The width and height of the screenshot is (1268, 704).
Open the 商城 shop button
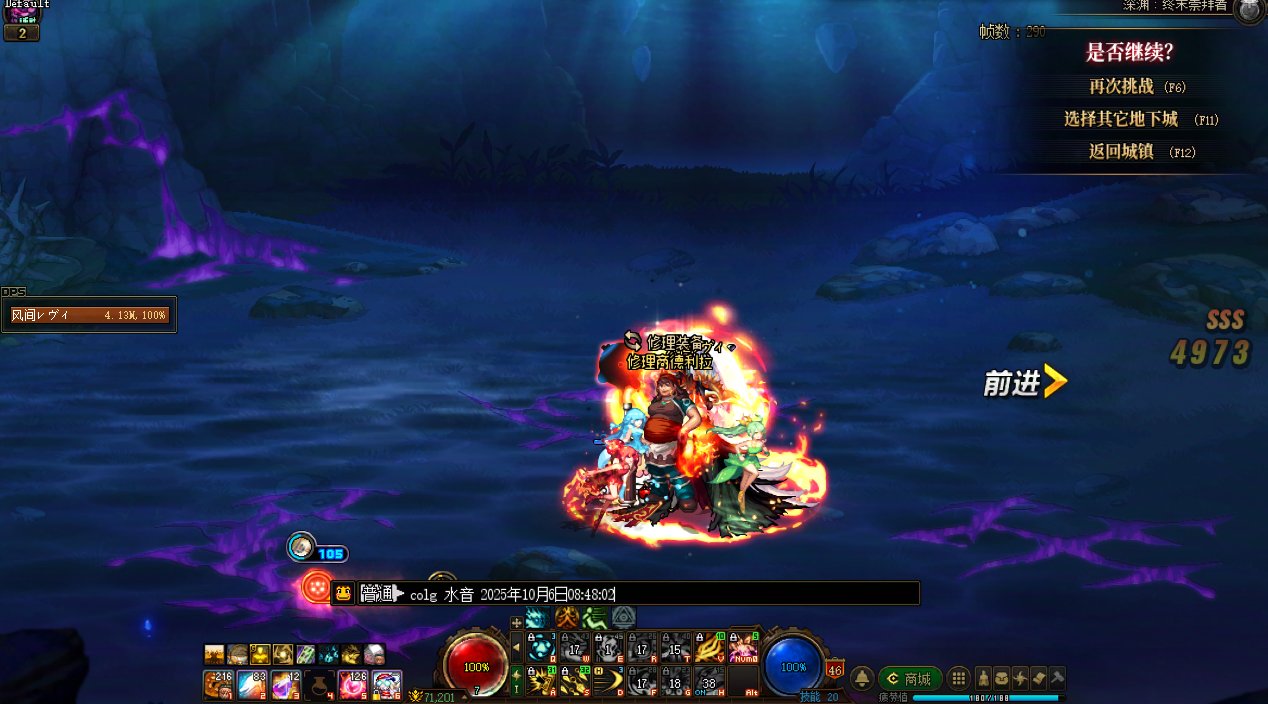(x=910, y=679)
